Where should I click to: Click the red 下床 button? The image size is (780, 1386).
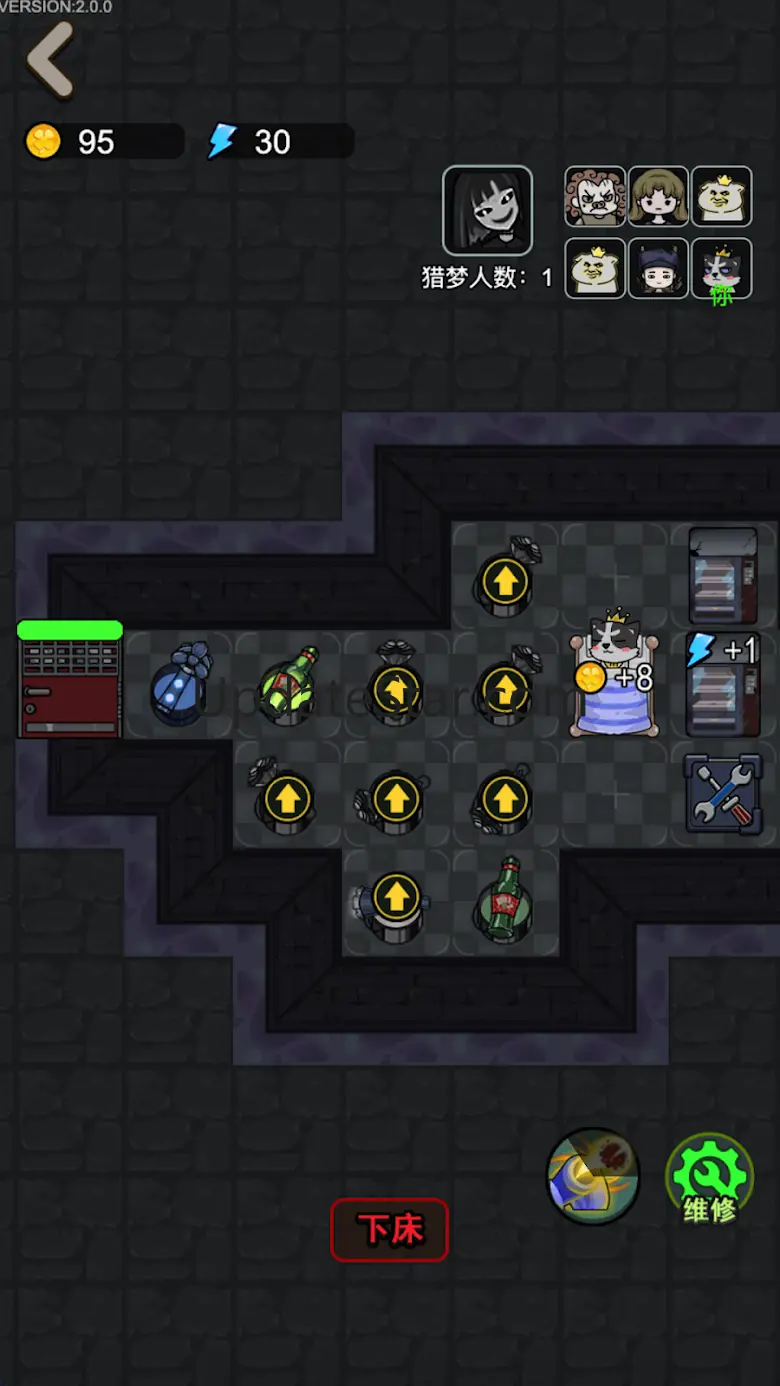[x=389, y=1229]
